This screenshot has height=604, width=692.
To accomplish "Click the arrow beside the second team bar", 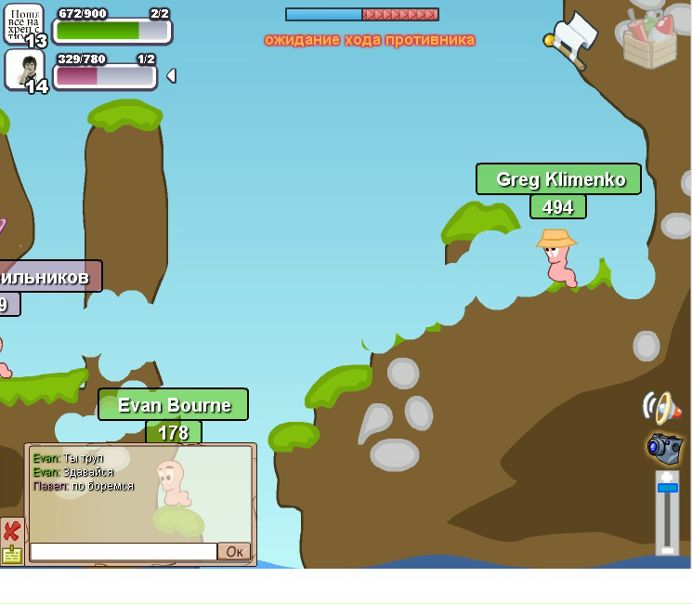I will [171, 76].
